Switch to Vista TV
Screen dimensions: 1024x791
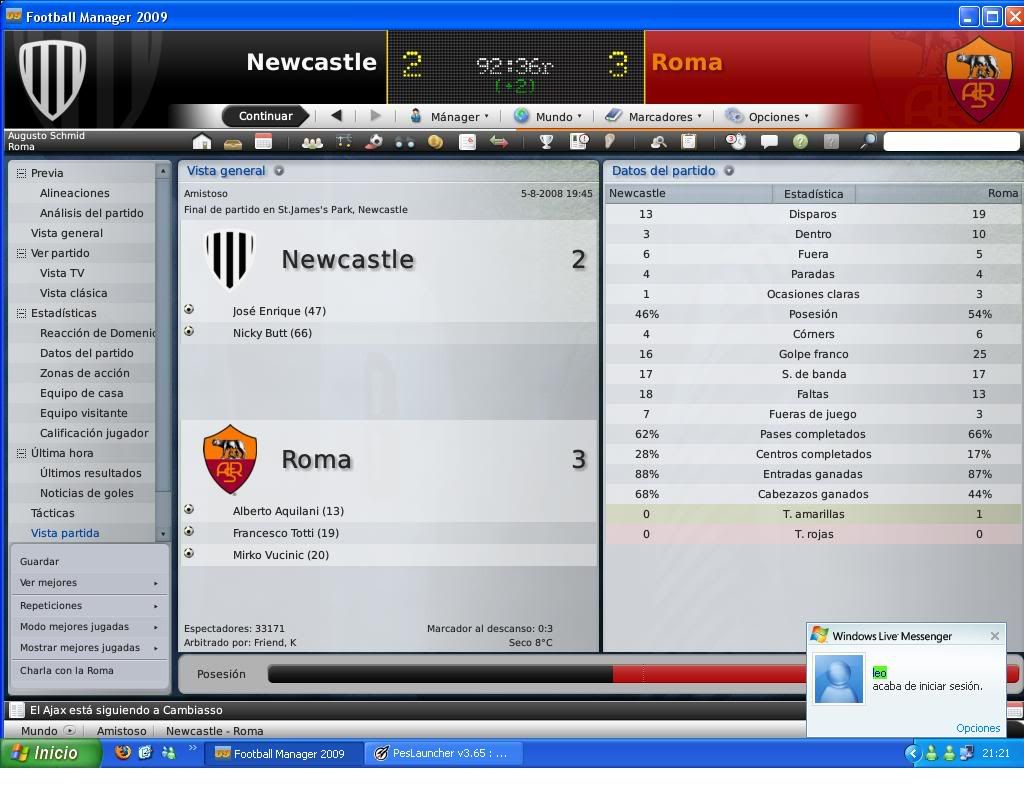(62, 273)
